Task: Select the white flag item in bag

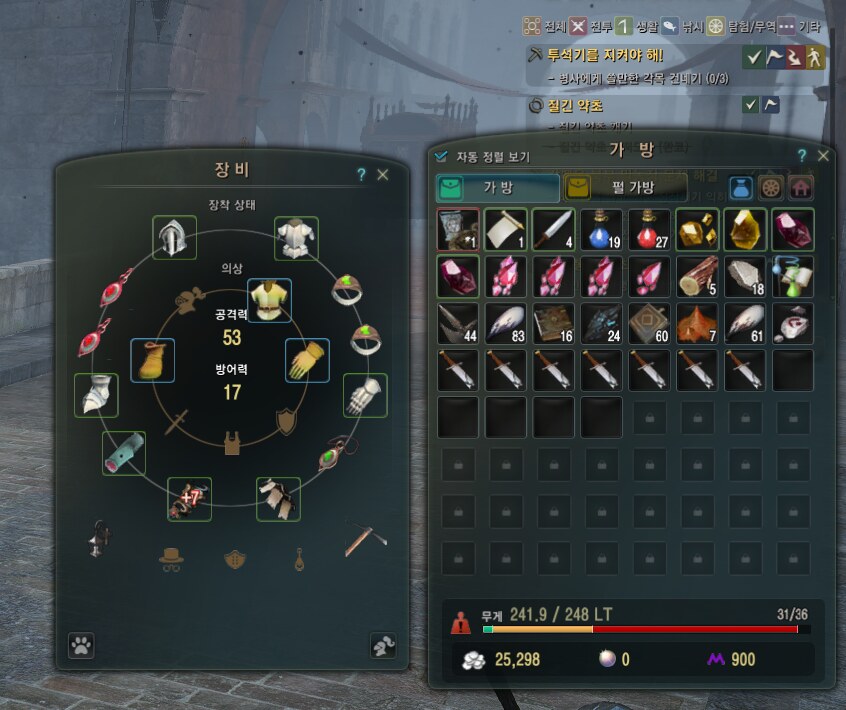Action: [x=505, y=229]
